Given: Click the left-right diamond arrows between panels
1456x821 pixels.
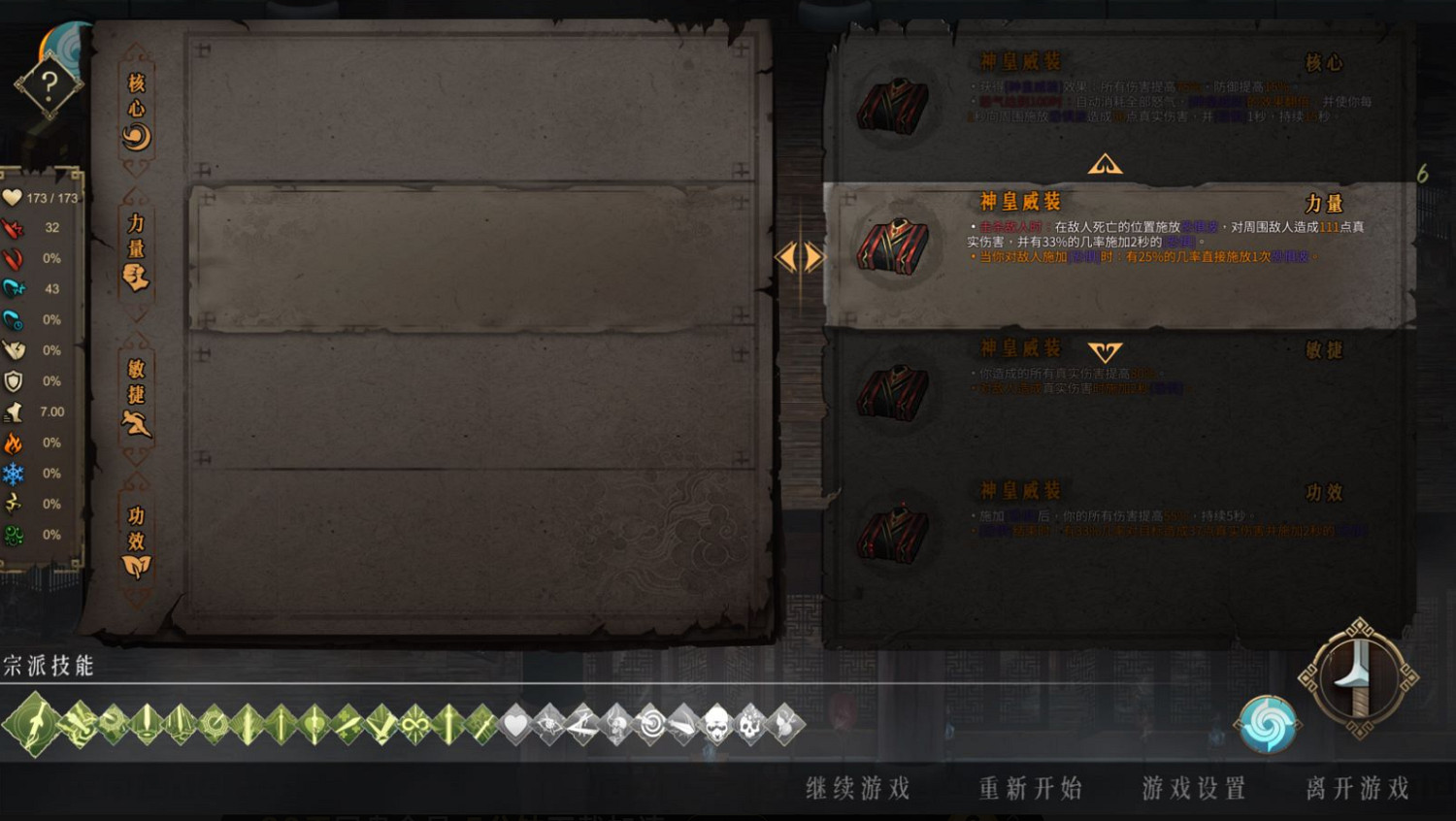Looking at the screenshot, I should (799, 255).
